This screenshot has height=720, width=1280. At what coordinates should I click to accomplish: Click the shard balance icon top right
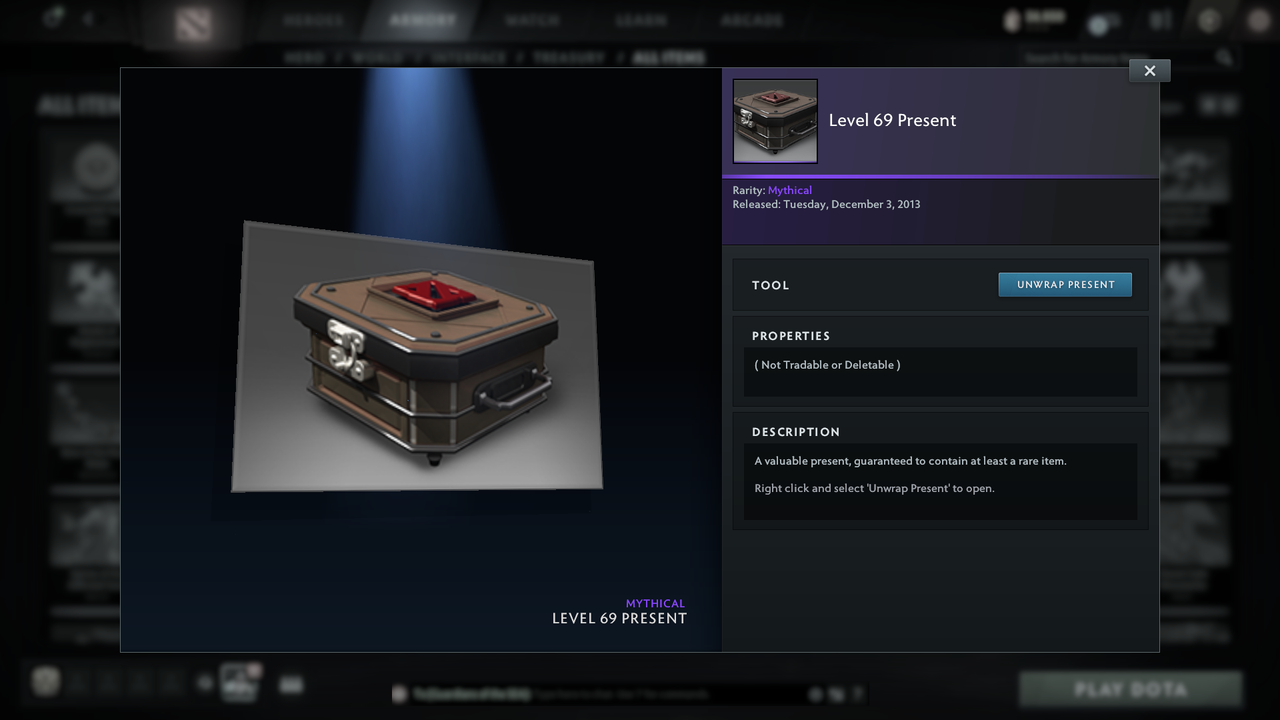coord(1013,19)
